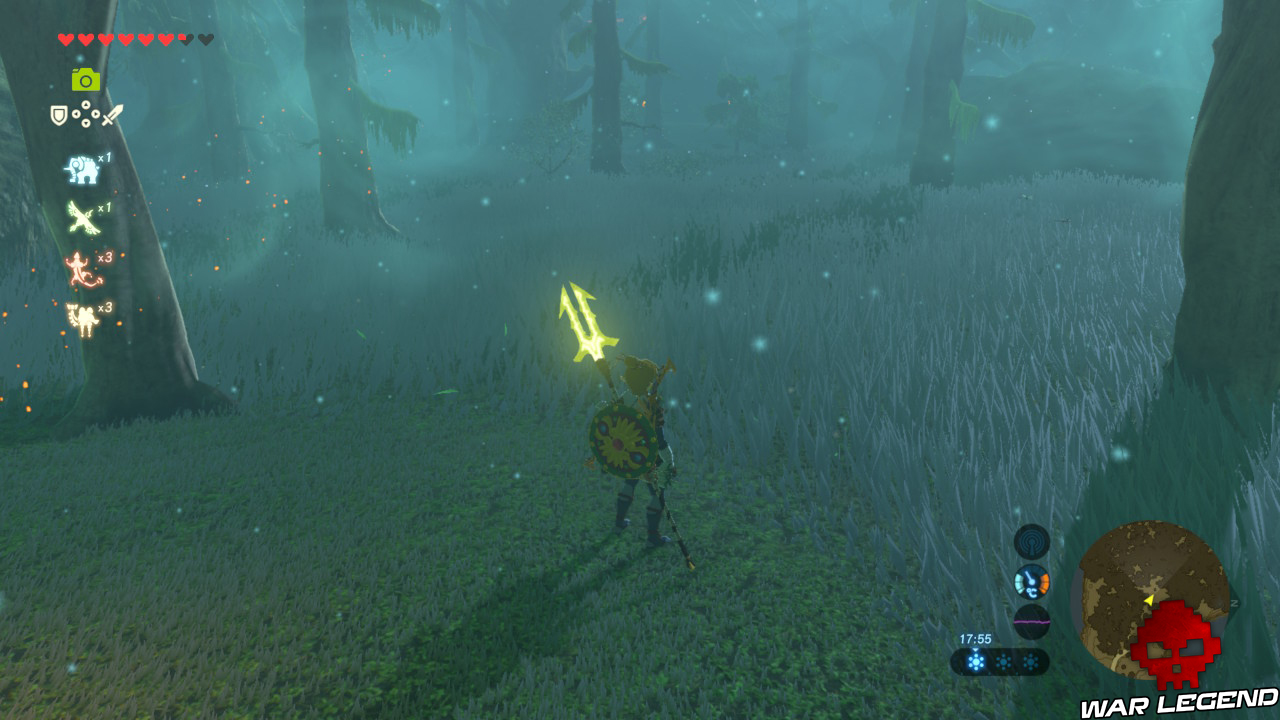Click the Sheikah sensor tower icon
Screen dimensions: 1280x720
coord(1033,542)
